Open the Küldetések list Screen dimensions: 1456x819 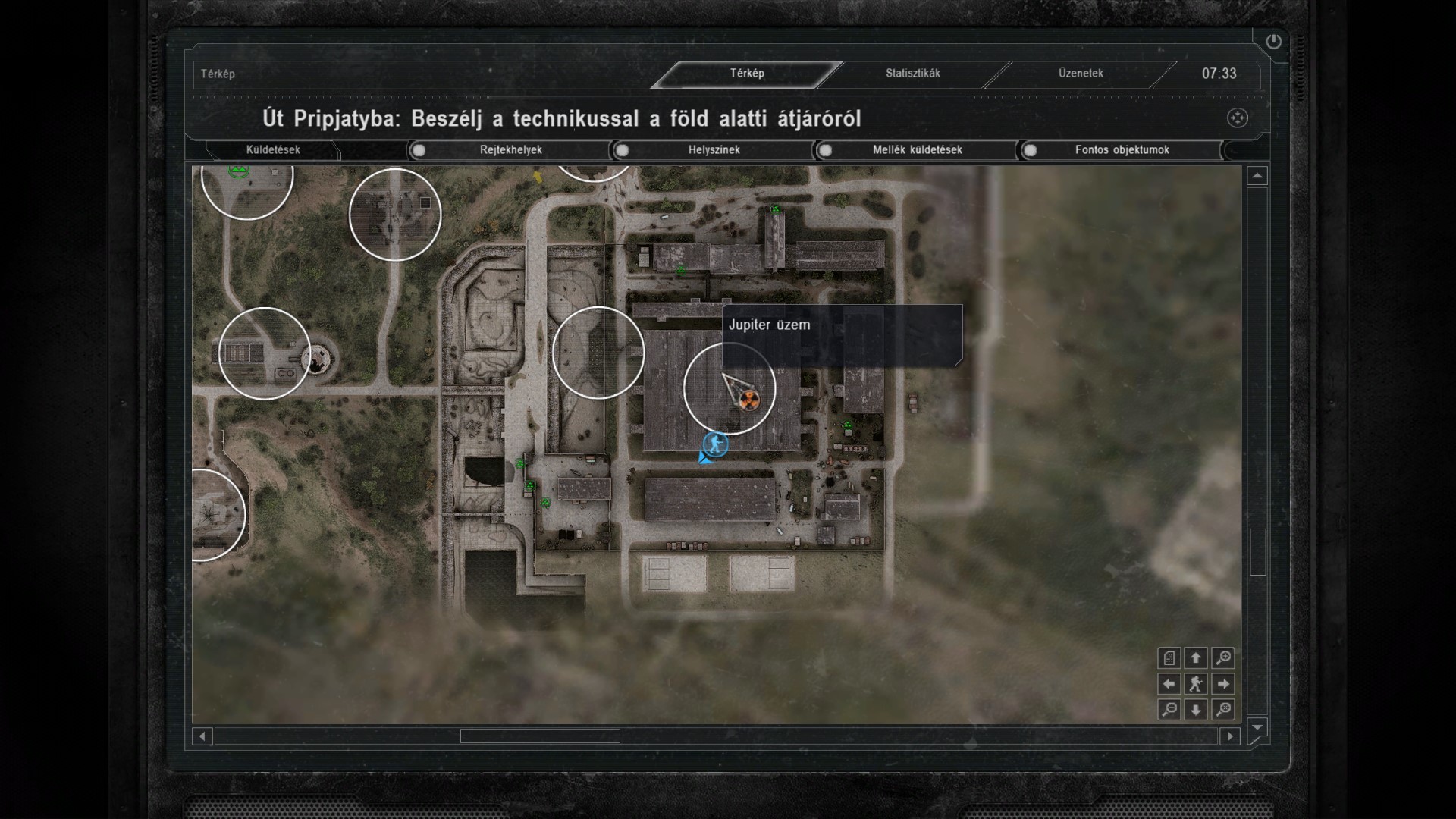273,150
